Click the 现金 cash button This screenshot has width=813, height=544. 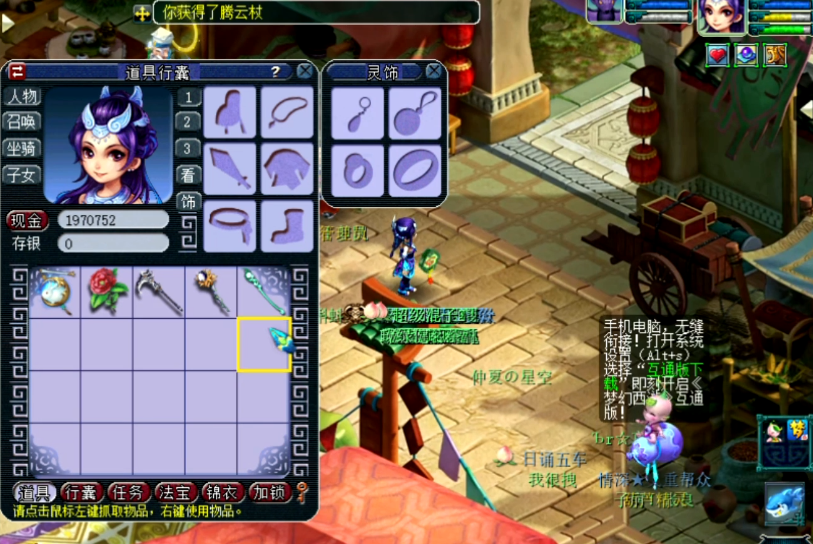tap(28, 220)
